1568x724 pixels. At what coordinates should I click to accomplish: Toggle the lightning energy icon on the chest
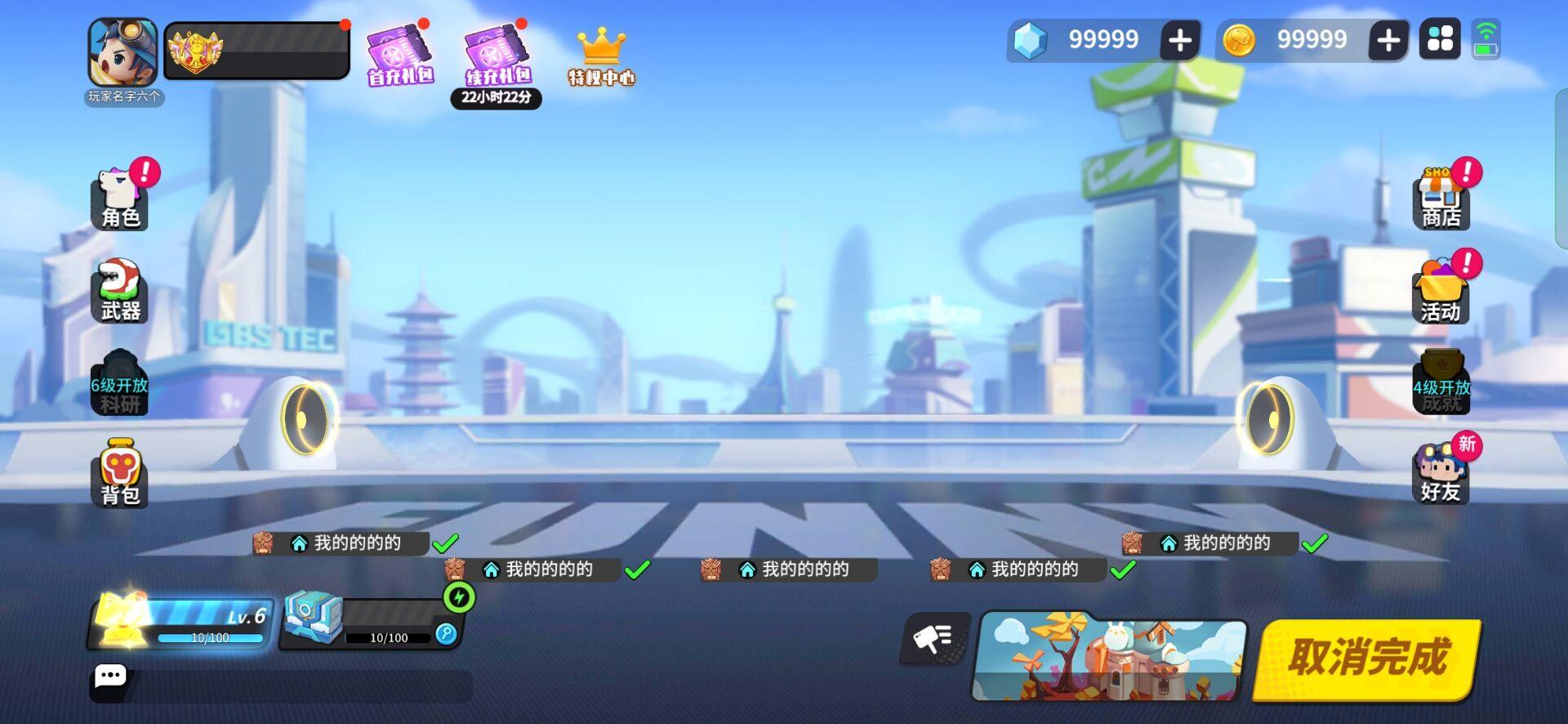point(458,599)
